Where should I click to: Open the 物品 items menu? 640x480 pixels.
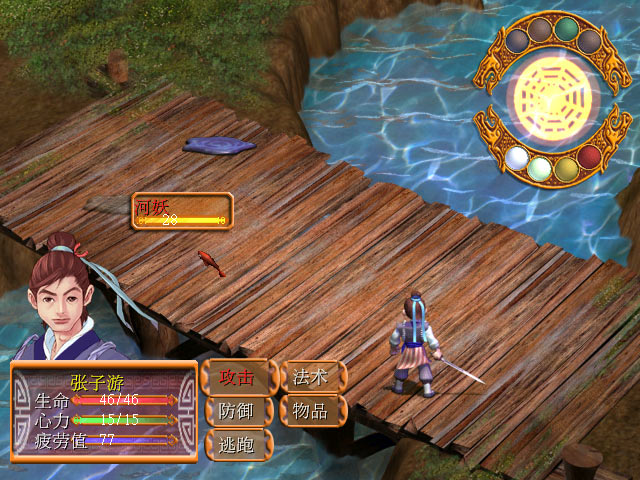[x=312, y=410]
